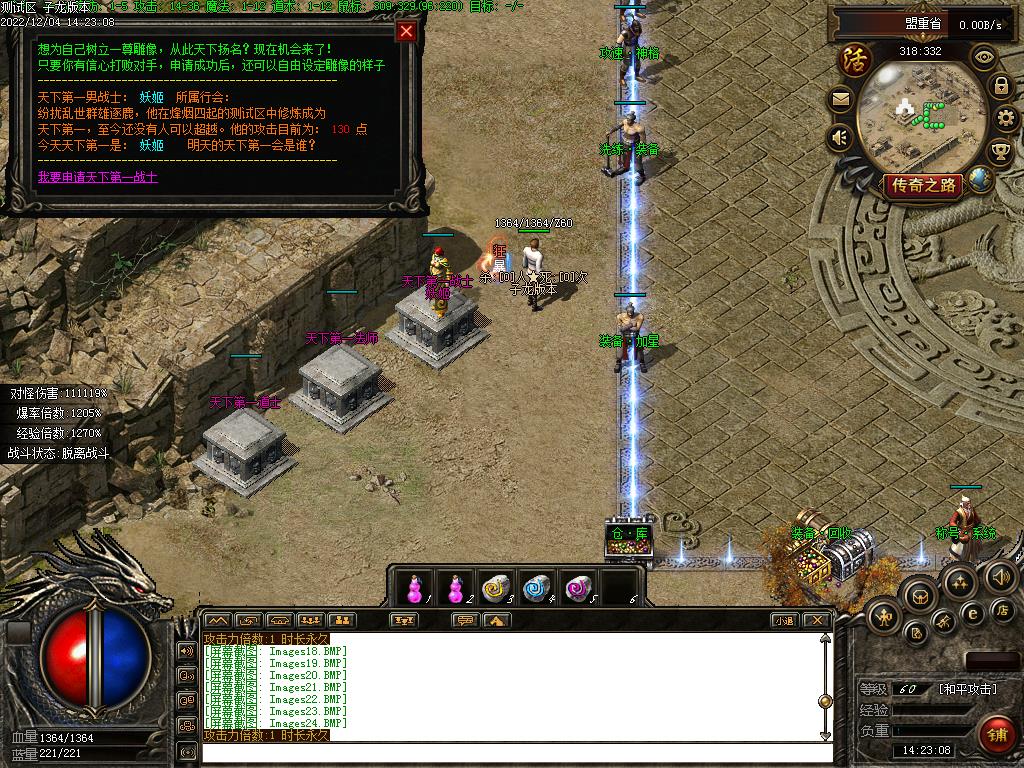Open the mail envelope icon
Image resolution: width=1024 pixels, height=768 pixels.
point(841,99)
